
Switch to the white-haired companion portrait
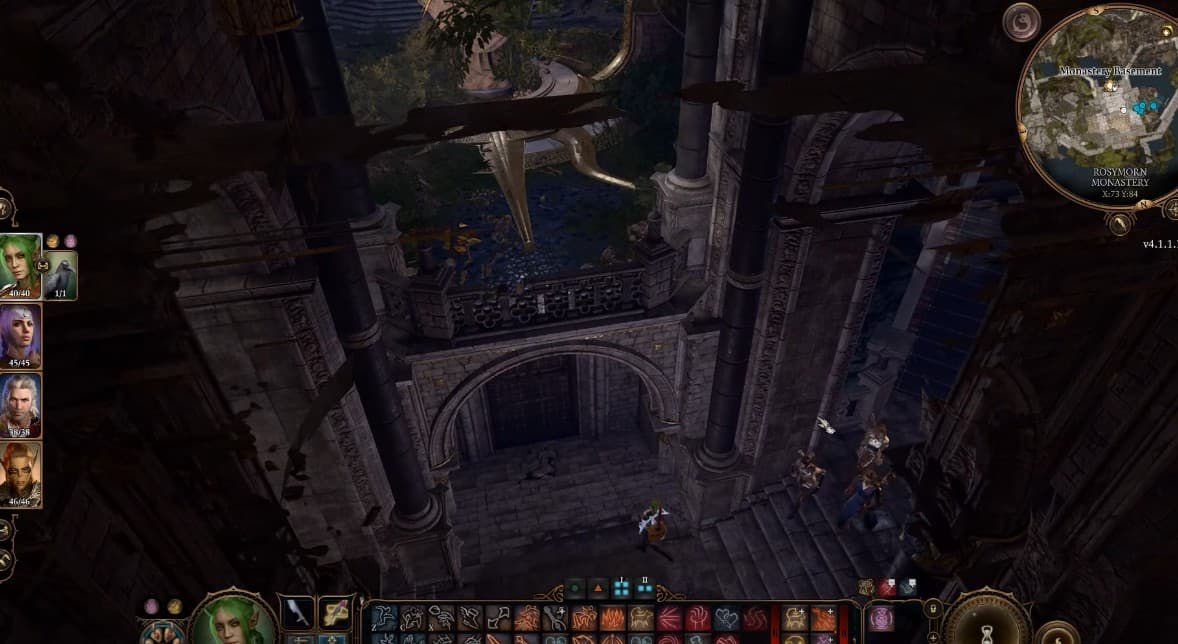point(20,406)
